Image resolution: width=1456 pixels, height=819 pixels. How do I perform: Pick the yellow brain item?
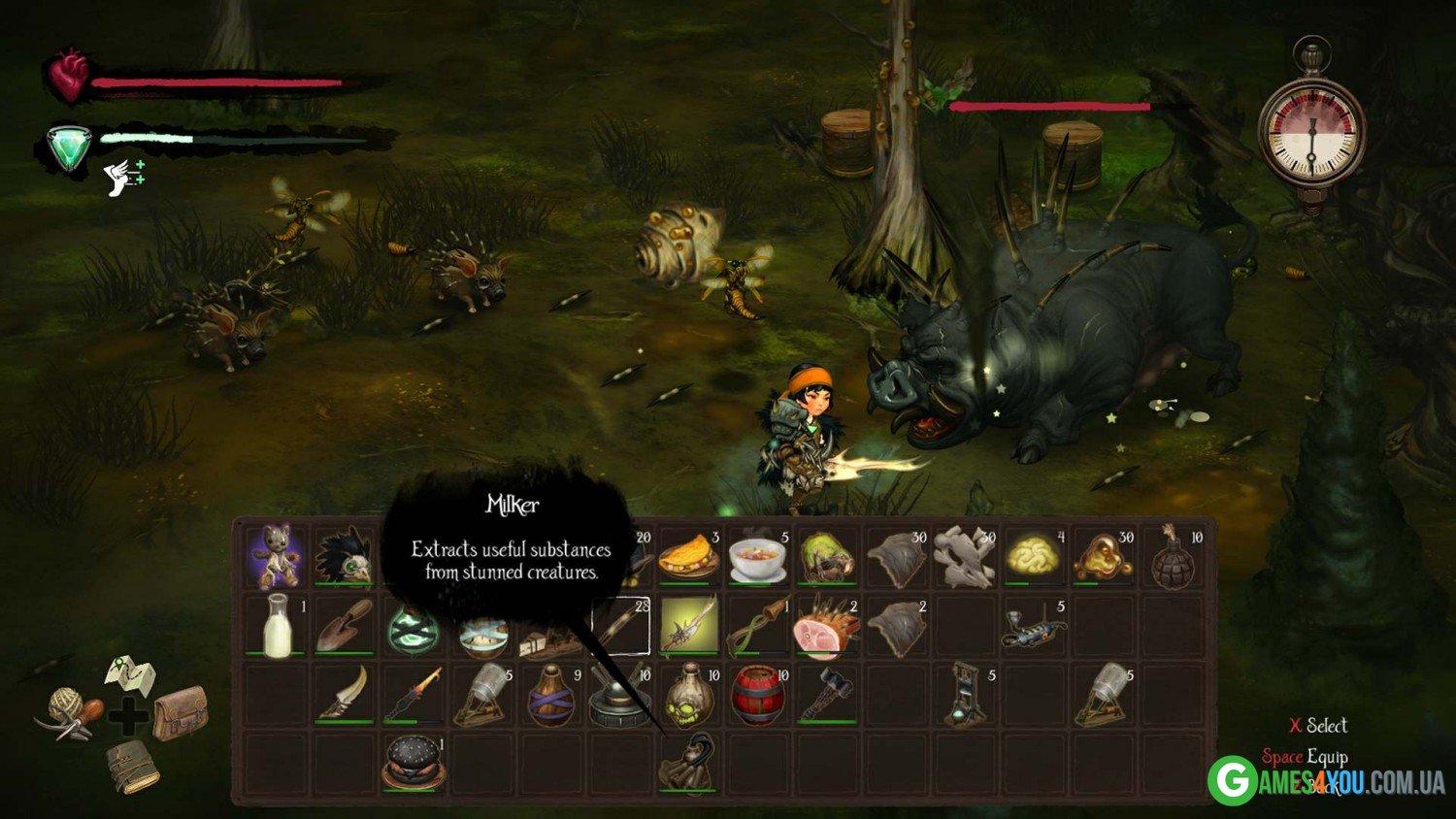point(1033,557)
